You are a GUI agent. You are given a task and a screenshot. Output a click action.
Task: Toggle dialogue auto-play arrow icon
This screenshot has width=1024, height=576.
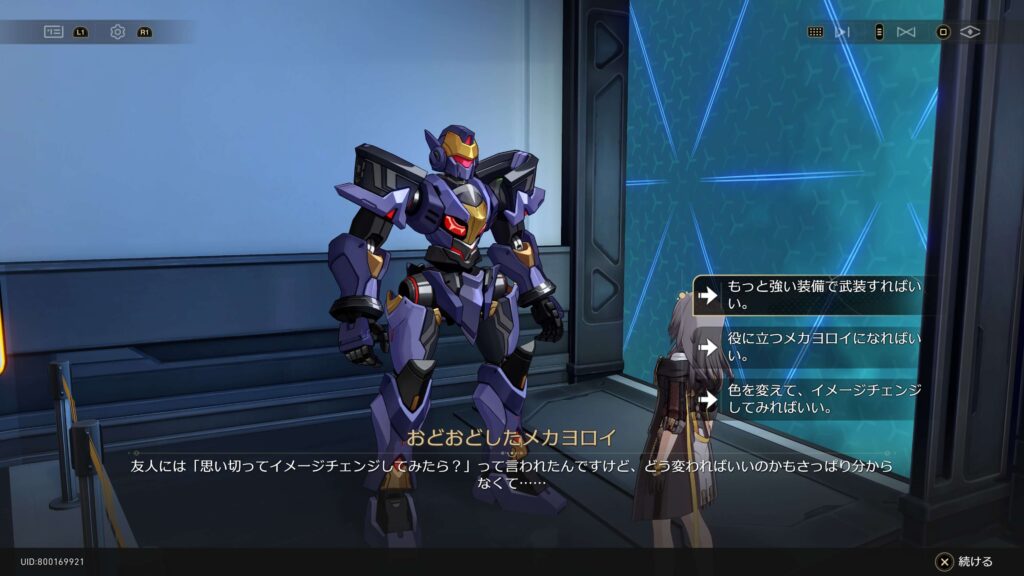click(842, 32)
